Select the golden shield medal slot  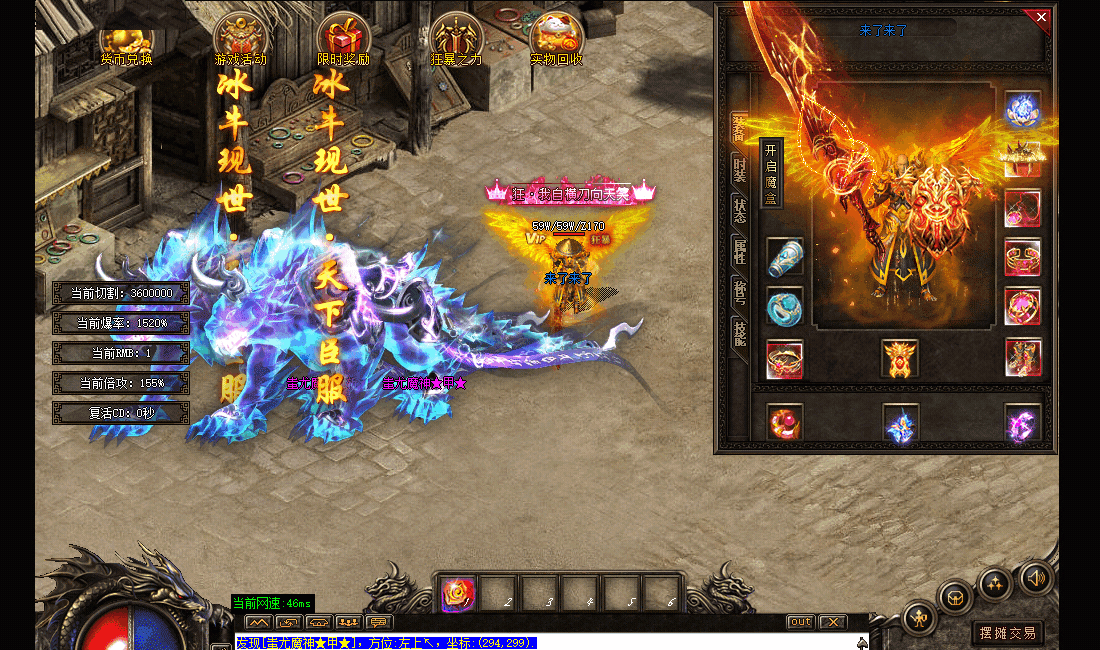(x=900, y=358)
